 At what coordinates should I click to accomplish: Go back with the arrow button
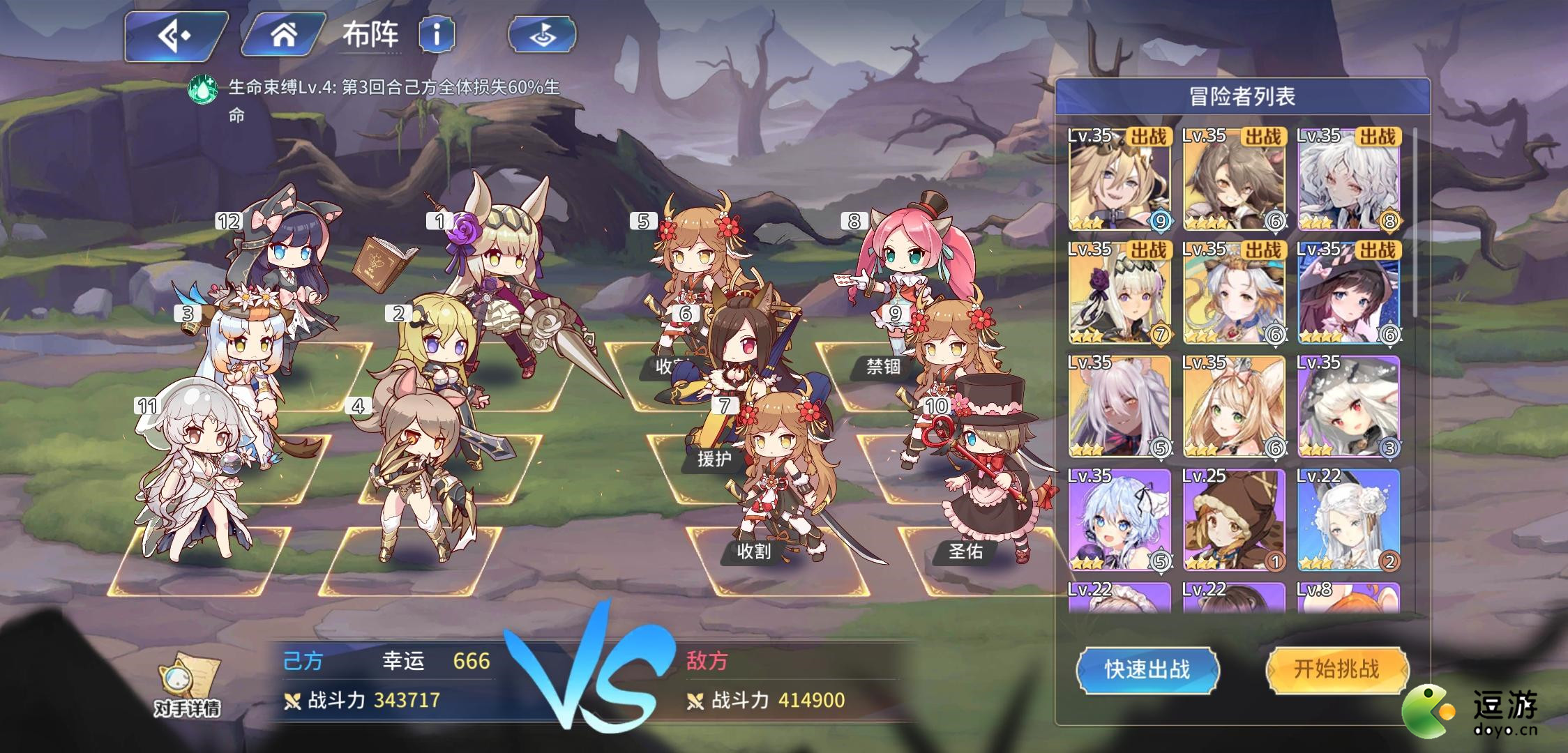(x=174, y=35)
